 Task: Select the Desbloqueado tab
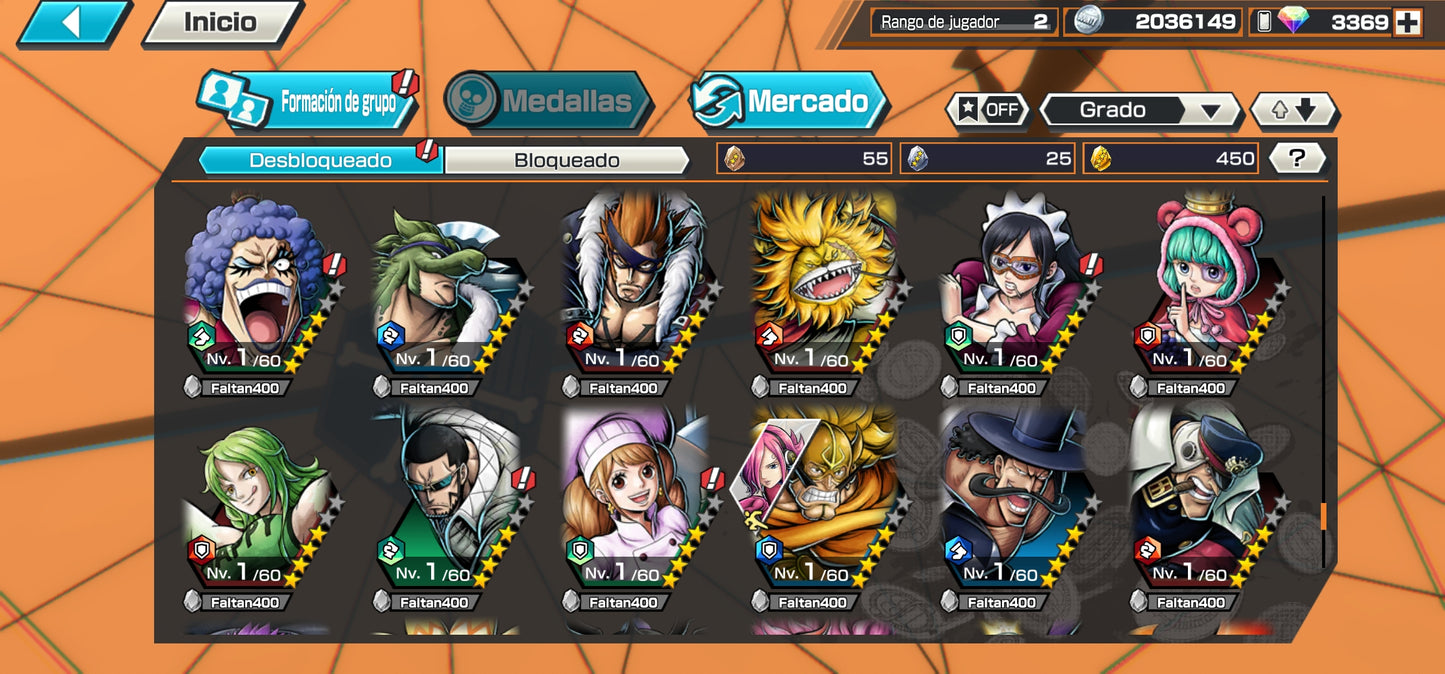click(320, 160)
